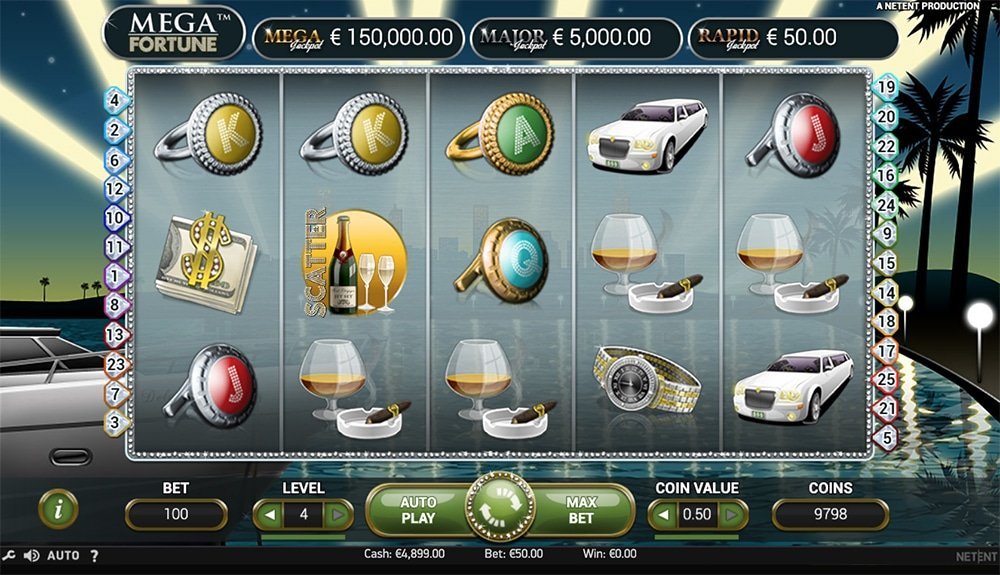
Task: Select payline number 4 marker
Action: tap(115, 100)
